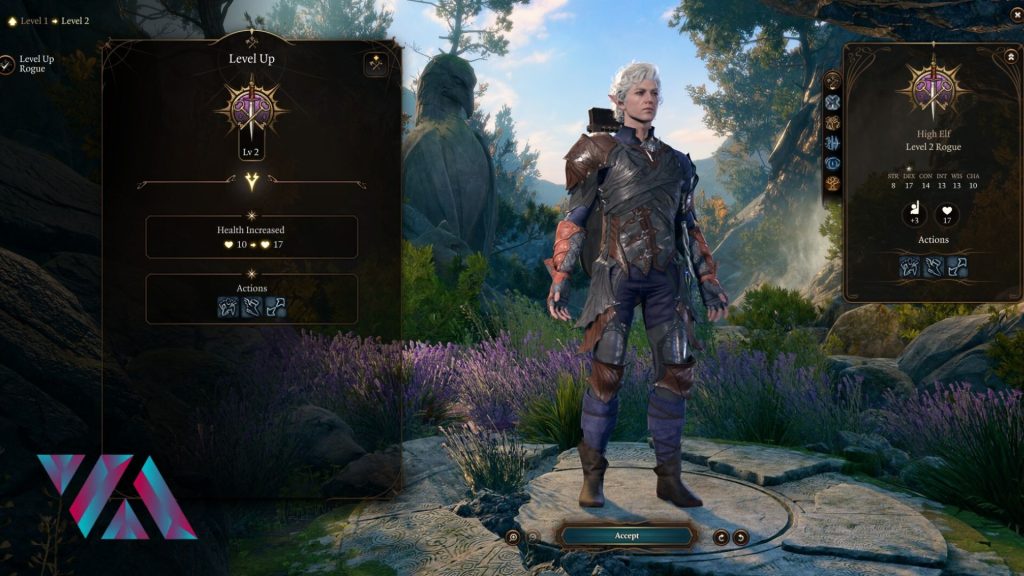
Task: Zoom in with the magnifier plus button
Action: [x=513, y=537]
